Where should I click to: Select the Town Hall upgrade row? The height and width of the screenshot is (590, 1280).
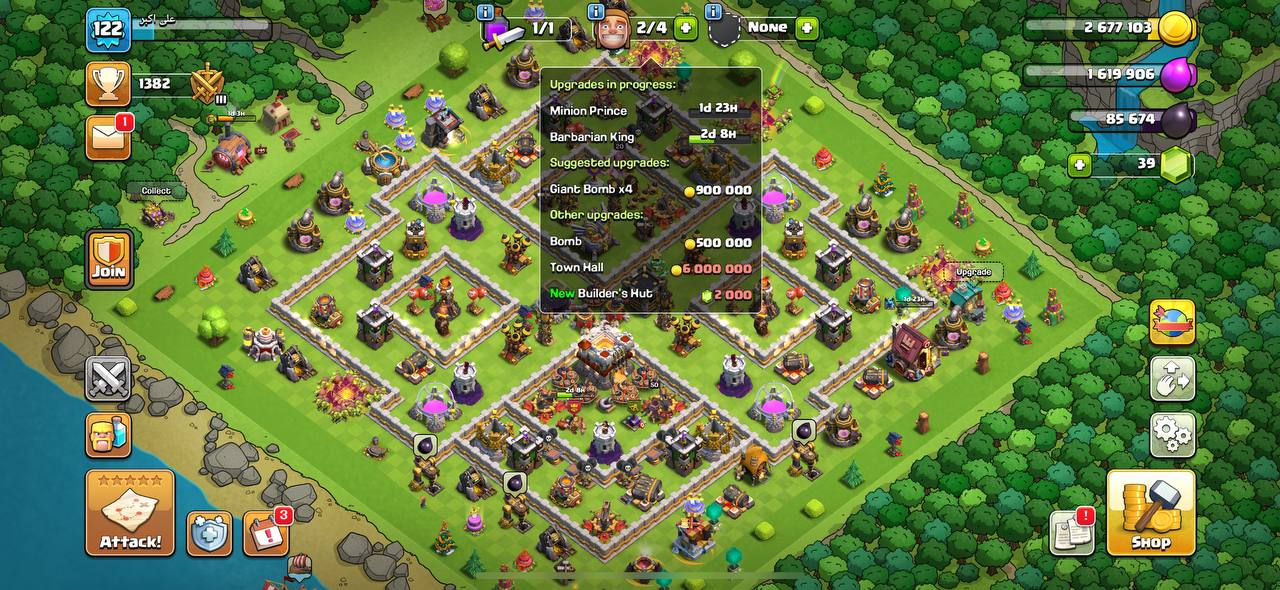(x=650, y=268)
